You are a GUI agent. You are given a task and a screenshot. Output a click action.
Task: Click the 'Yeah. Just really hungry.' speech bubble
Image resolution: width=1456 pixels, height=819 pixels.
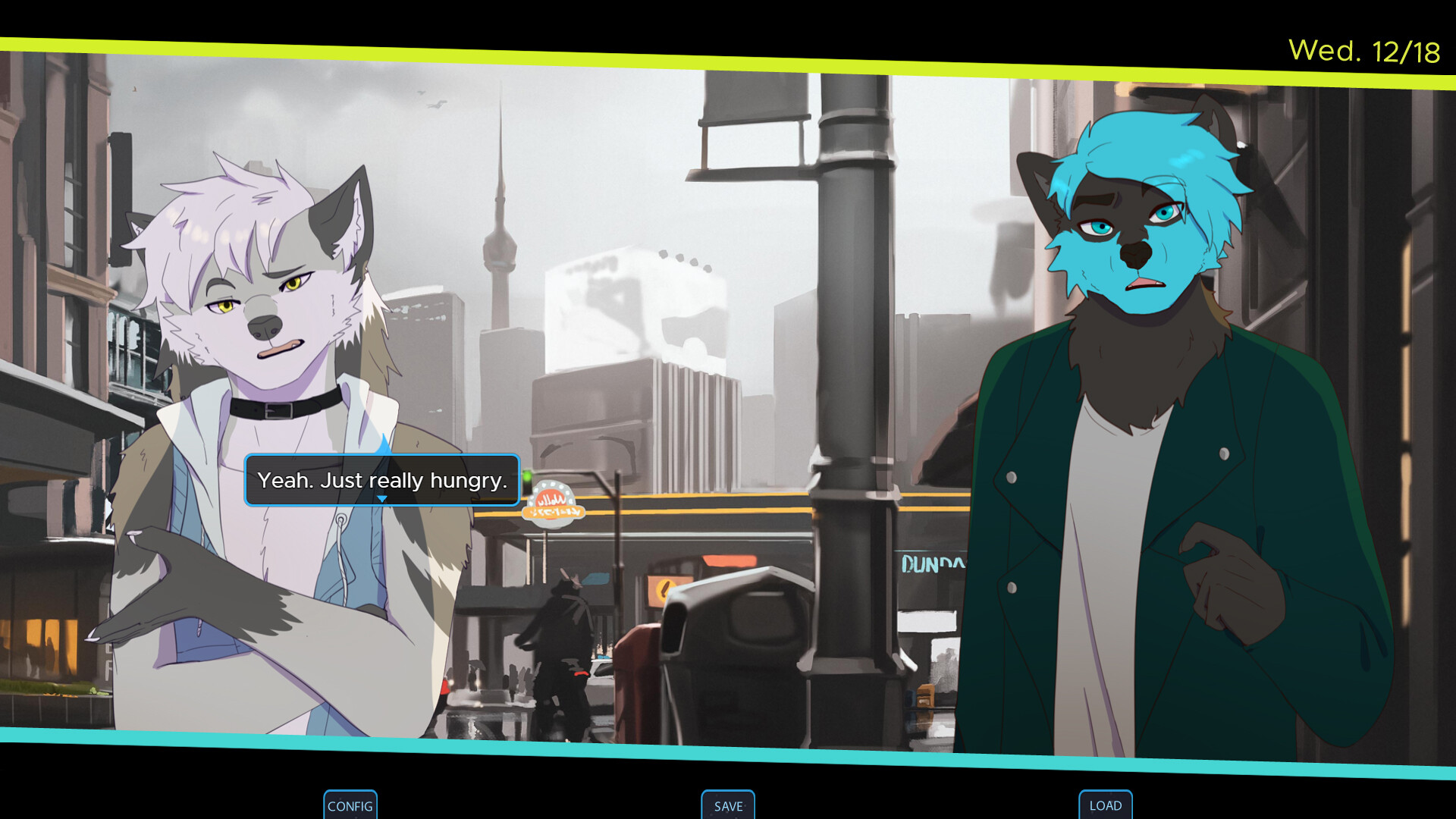pyautogui.click(x=381, y=480)
